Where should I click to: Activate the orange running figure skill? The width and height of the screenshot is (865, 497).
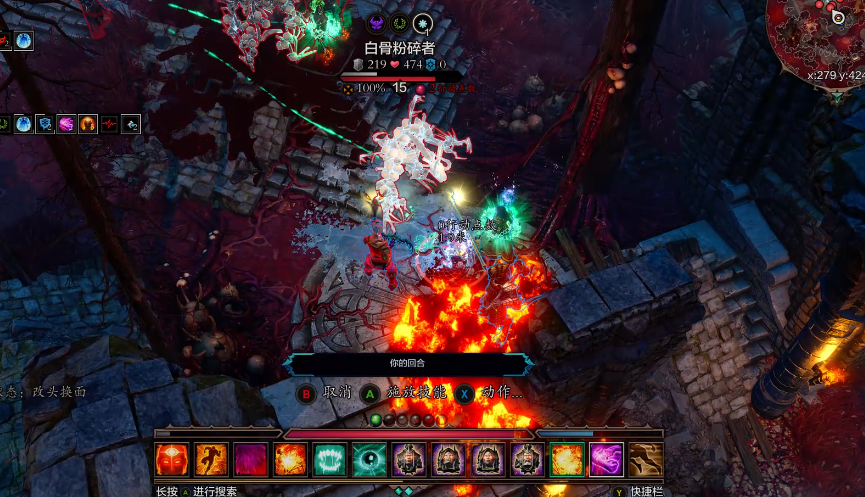(211, 459)
